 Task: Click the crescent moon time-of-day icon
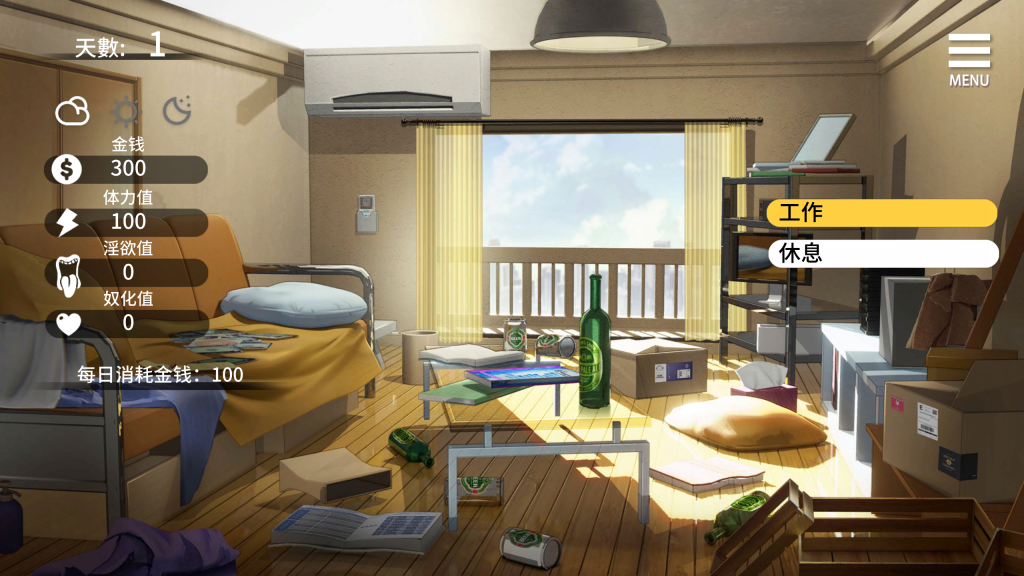[x=177, y=110]
